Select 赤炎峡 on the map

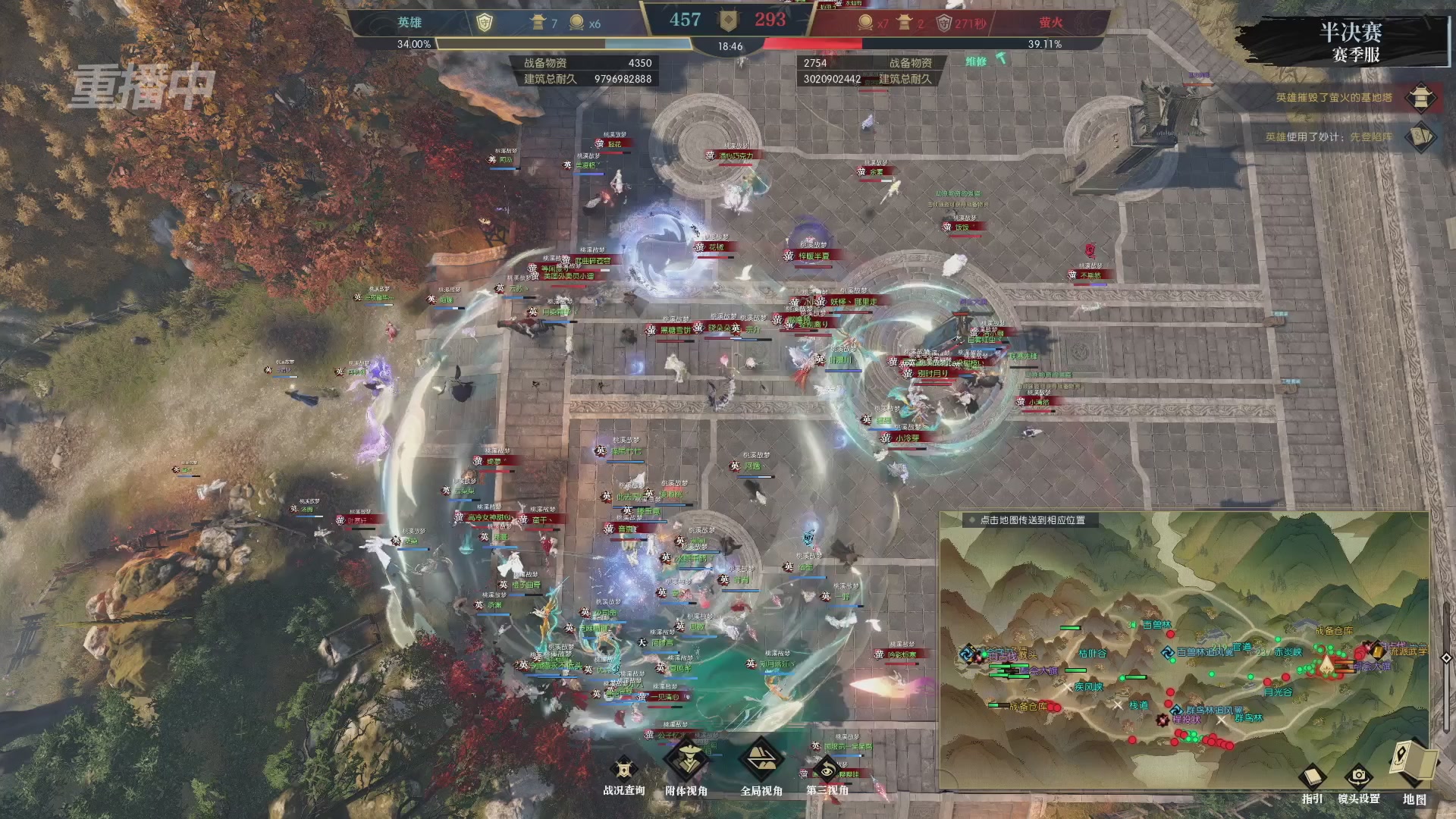(x=1288, y=652)
